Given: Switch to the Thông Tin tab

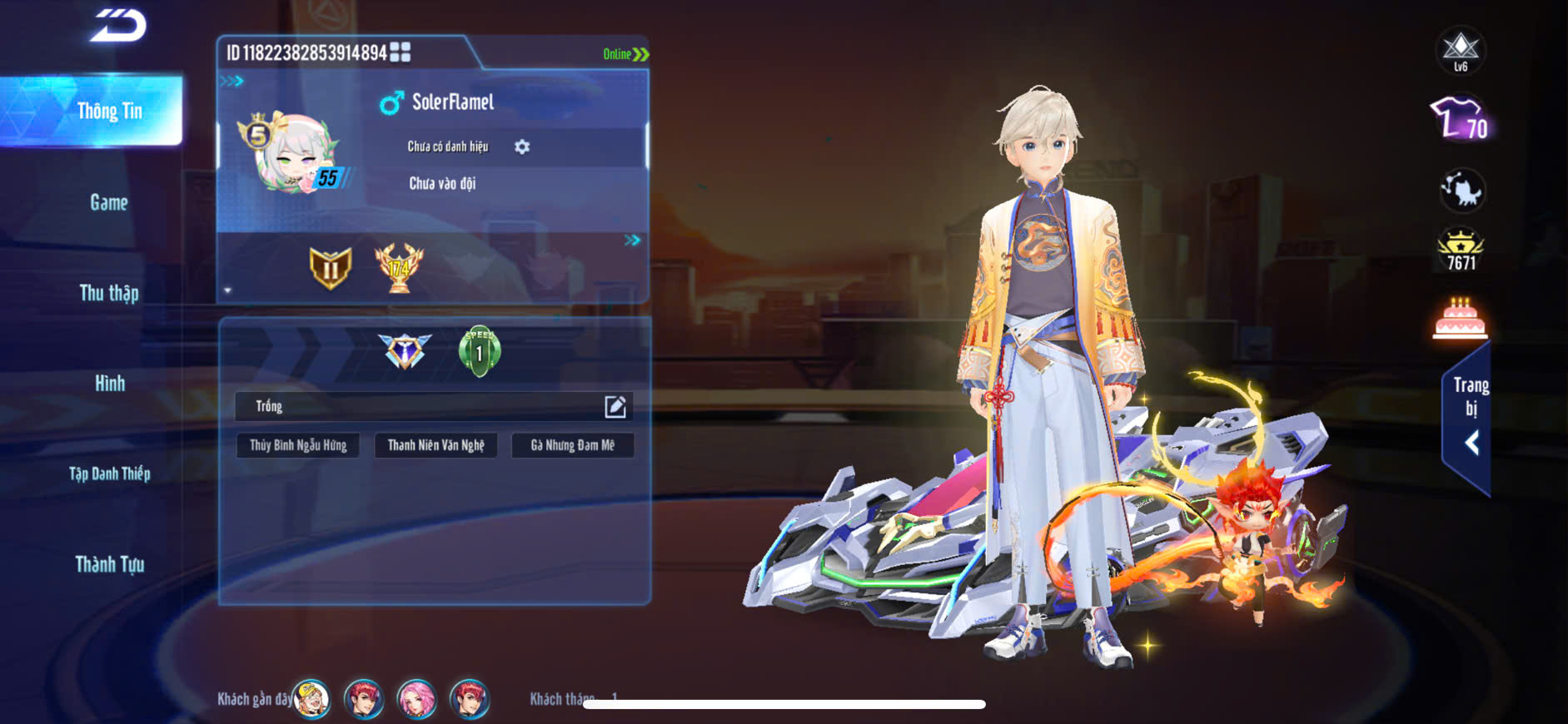Looking at the screenshot, I should [x=109, y=112].
